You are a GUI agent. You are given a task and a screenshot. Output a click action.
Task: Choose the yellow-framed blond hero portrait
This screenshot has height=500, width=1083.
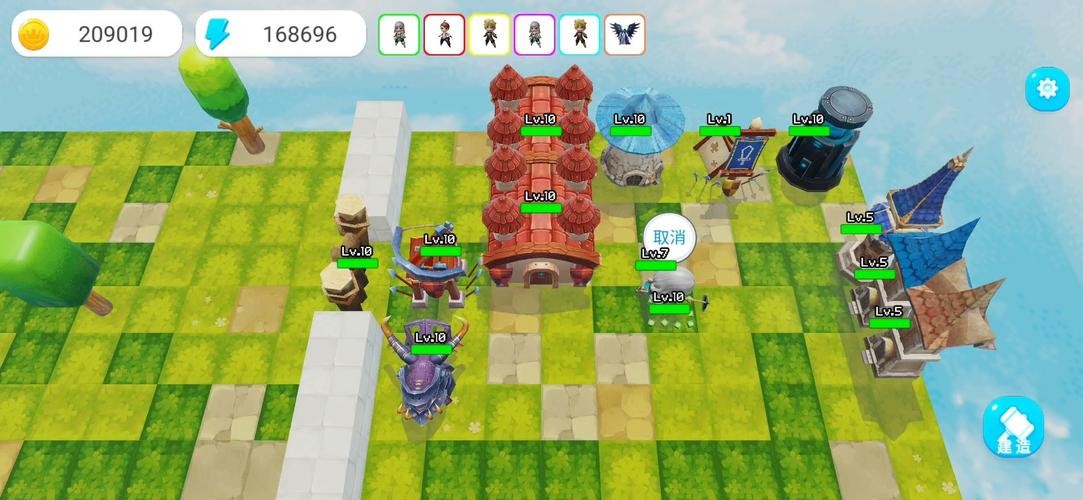(489, 35)
